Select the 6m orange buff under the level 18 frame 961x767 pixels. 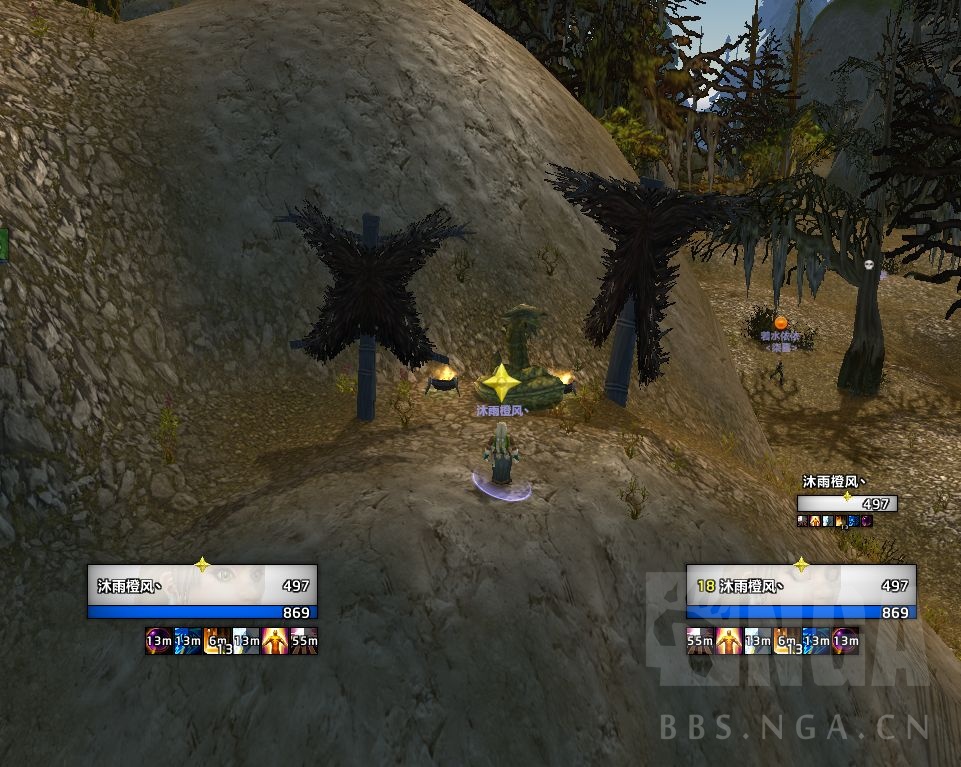(787, 641)
